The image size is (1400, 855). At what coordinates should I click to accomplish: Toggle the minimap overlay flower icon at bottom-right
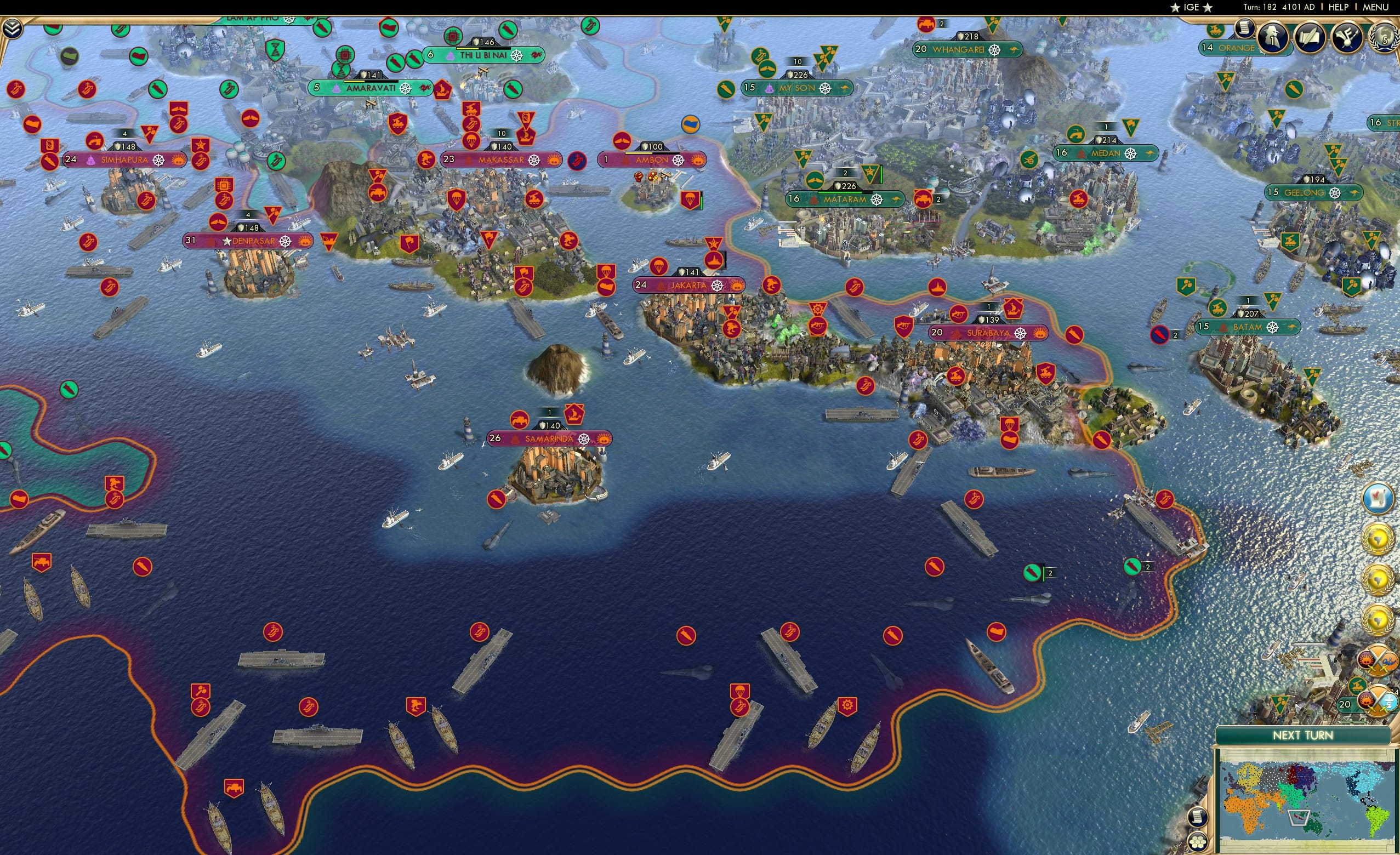tap(1199, 841)
